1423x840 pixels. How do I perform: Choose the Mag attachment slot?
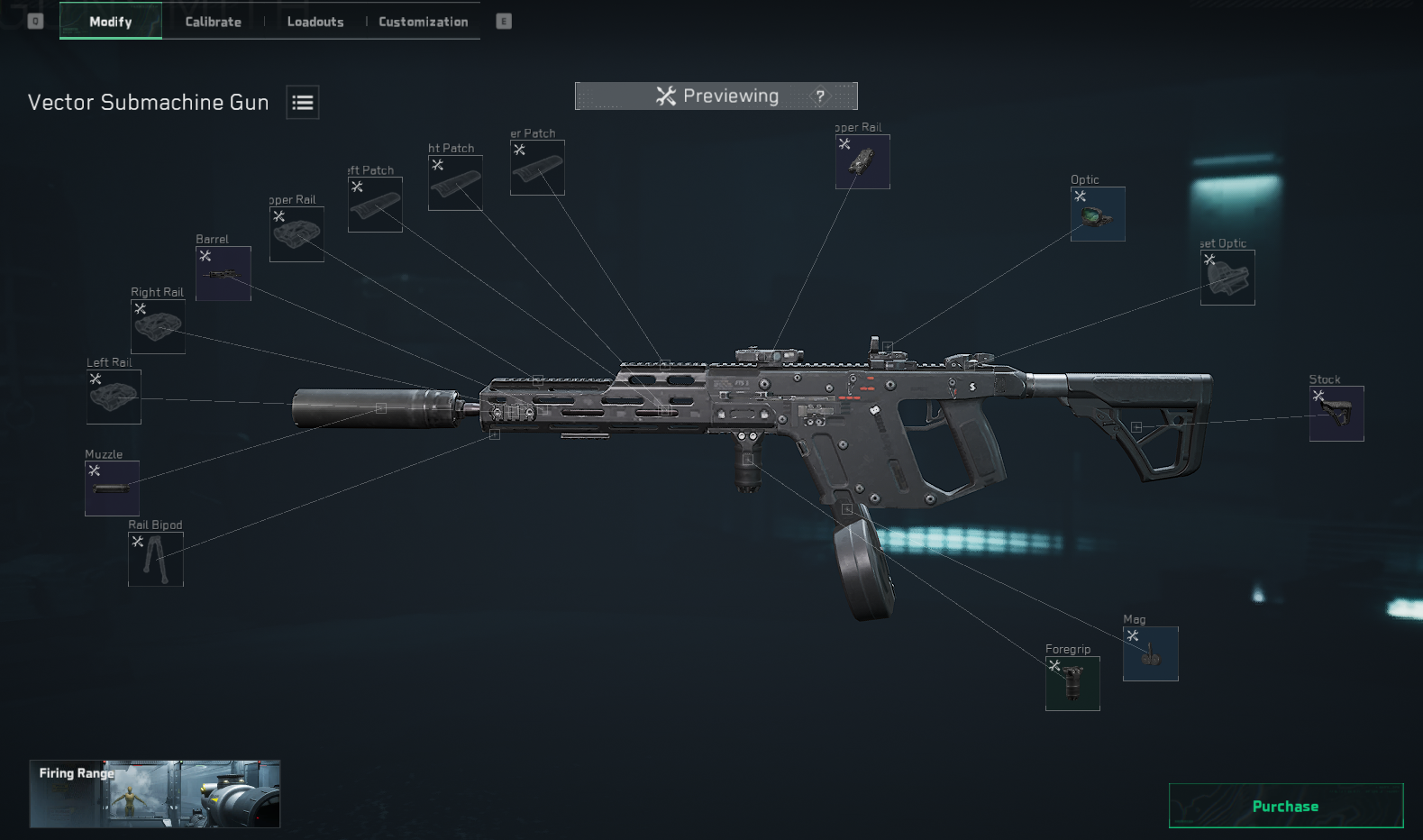pyautogui.click(x=1150, y=653)
